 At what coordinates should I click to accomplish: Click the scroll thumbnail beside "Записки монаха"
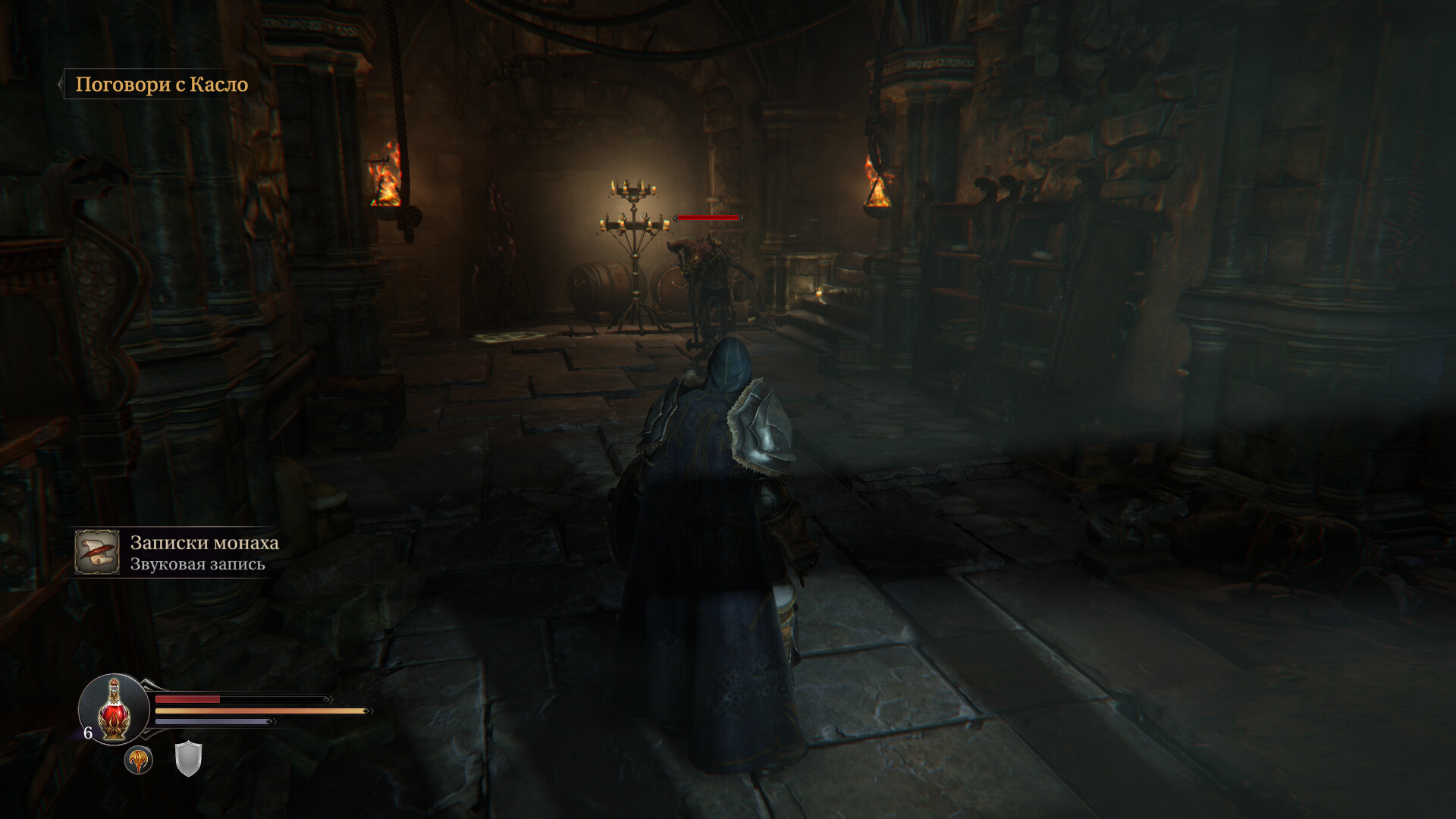[97, 552]
